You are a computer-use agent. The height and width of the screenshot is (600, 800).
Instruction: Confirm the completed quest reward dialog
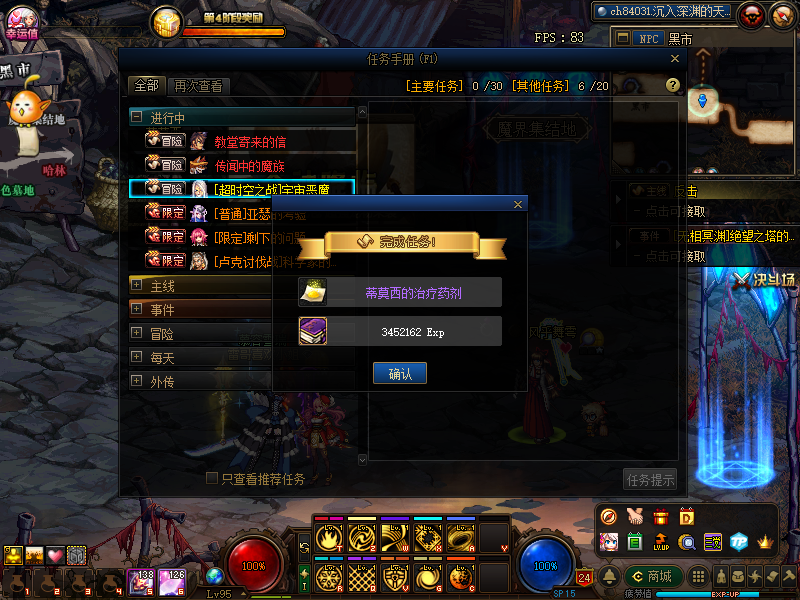(400, 373)
